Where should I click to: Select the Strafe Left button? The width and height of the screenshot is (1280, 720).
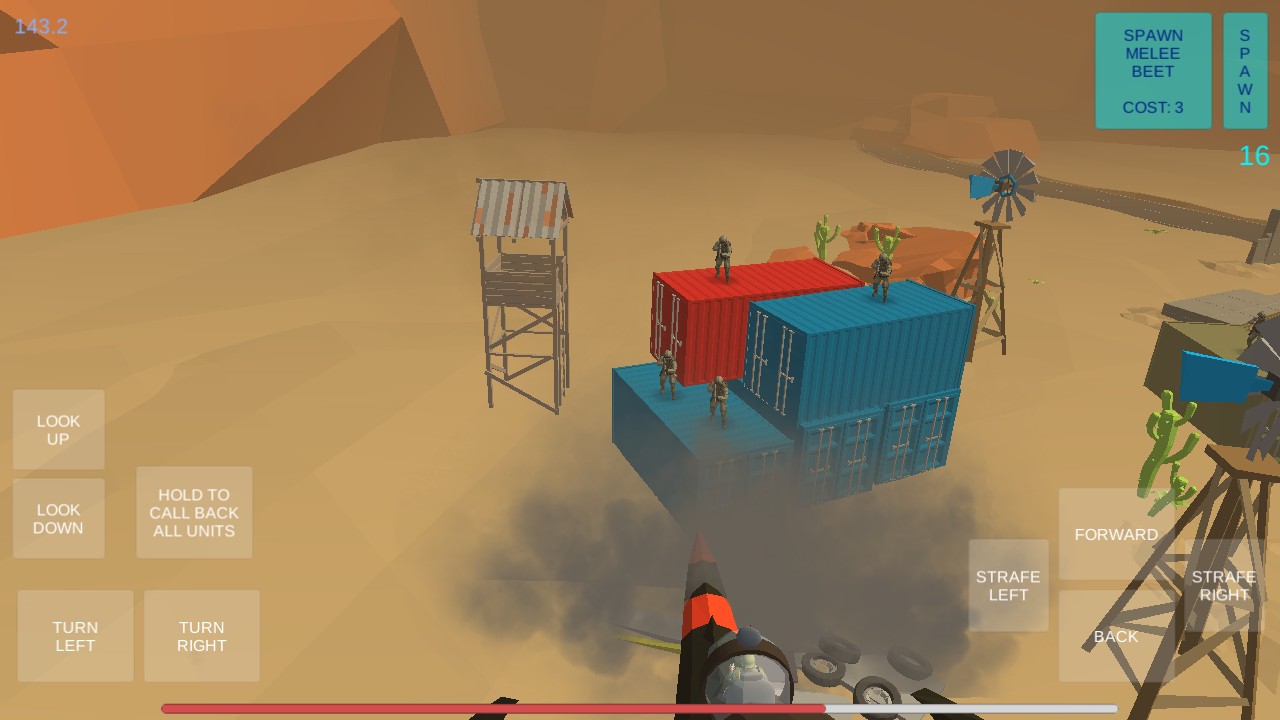[1008, 585]
